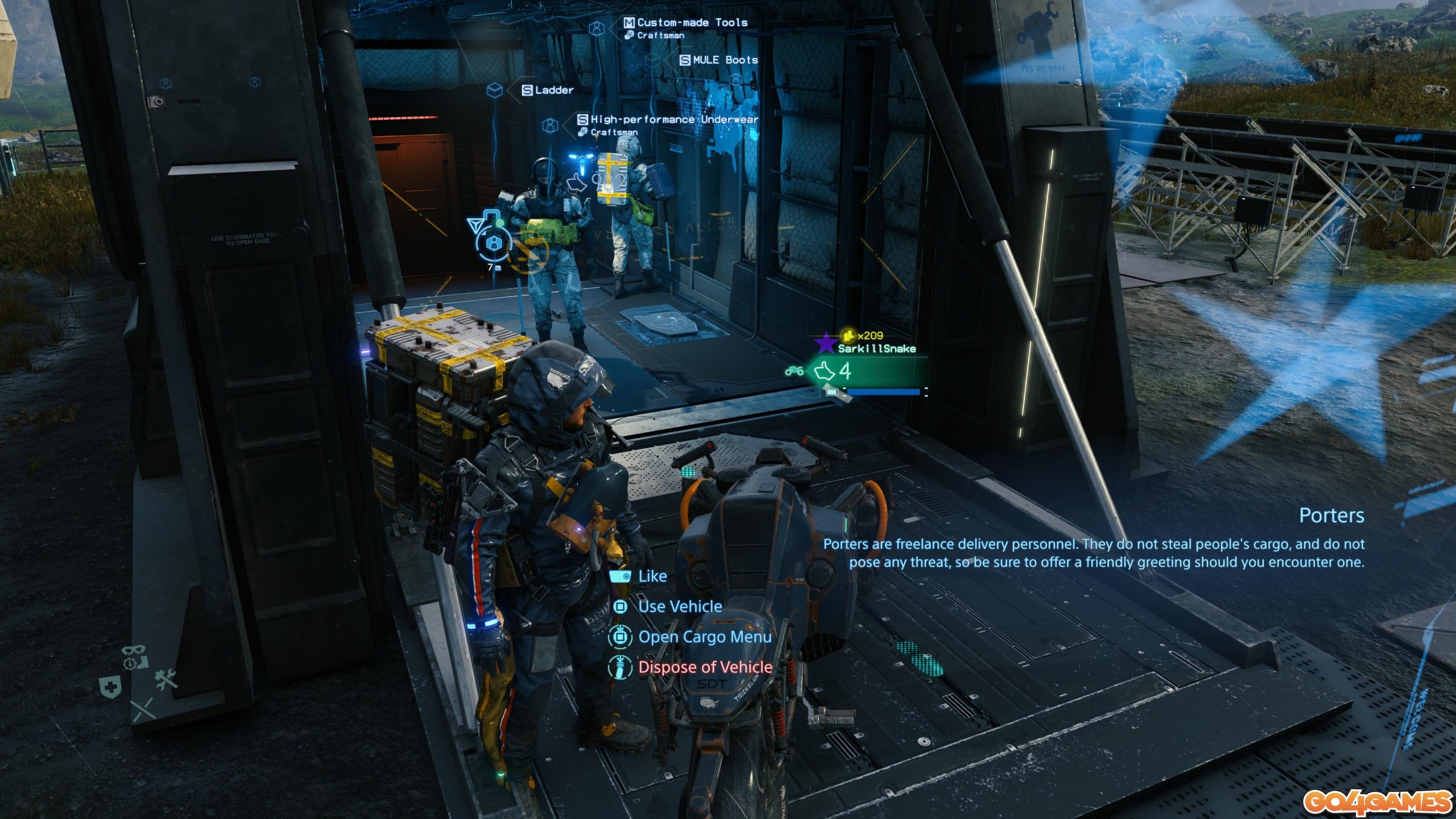Click the MULE Boots cargo label
The height and width of the screenshot is (819, 1456).
[724, 60]
